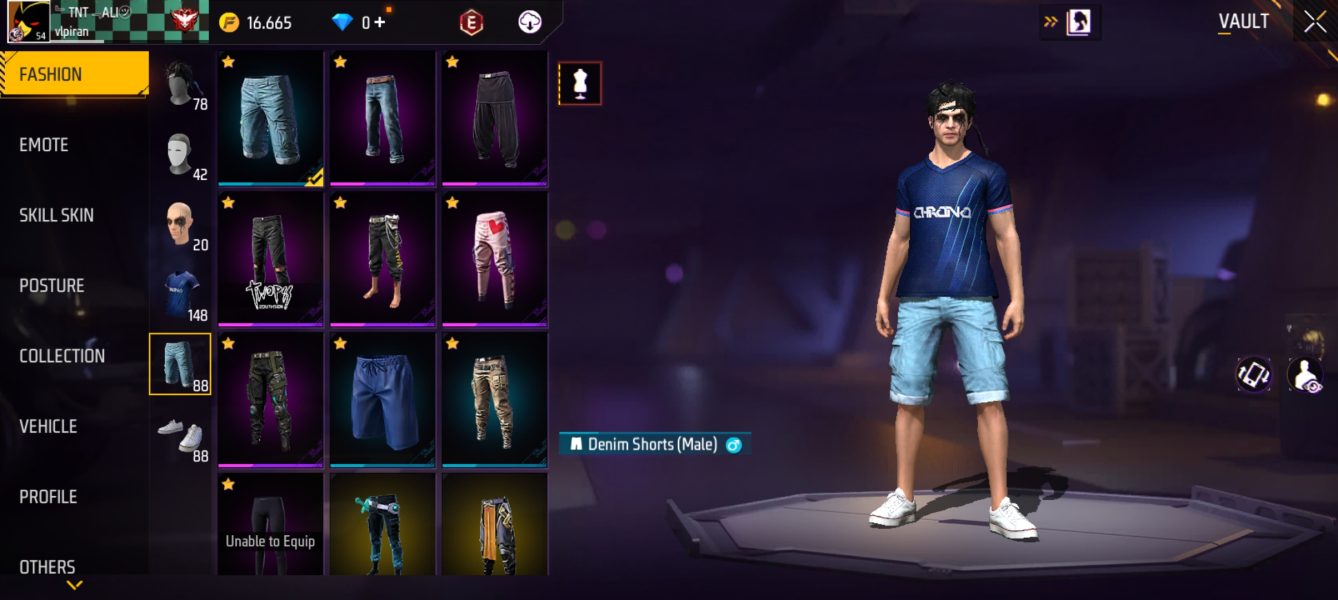The image size is (1338, 600).
Task: Open the Collection tab
Action: [x=62, y=356]
